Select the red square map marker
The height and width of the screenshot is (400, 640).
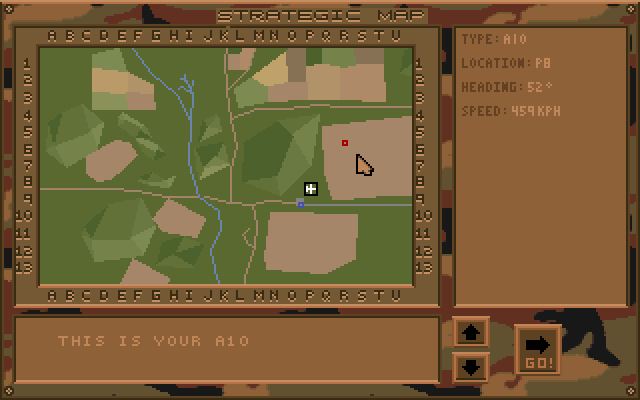[x=345, y=143]
